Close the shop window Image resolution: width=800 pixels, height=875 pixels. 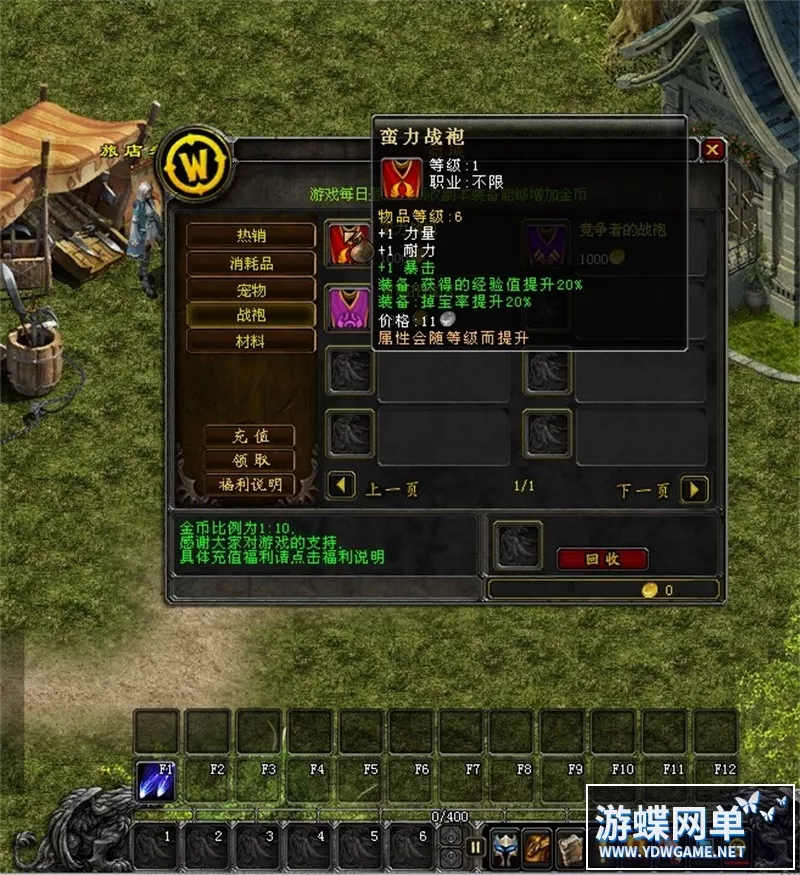tap(712, 150)
